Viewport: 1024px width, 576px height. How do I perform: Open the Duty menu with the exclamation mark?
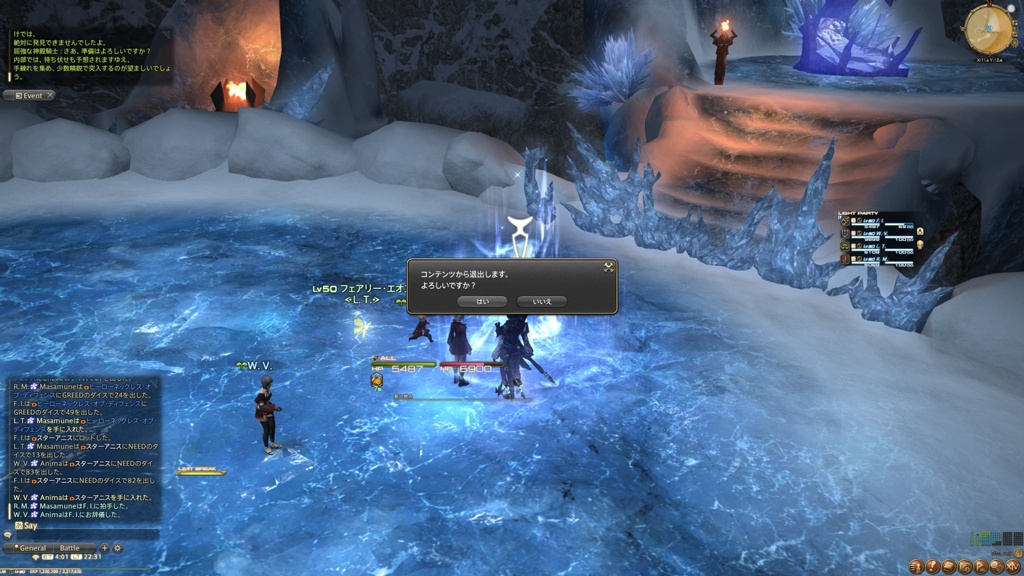pyautogui.click(x=931, y=567)
